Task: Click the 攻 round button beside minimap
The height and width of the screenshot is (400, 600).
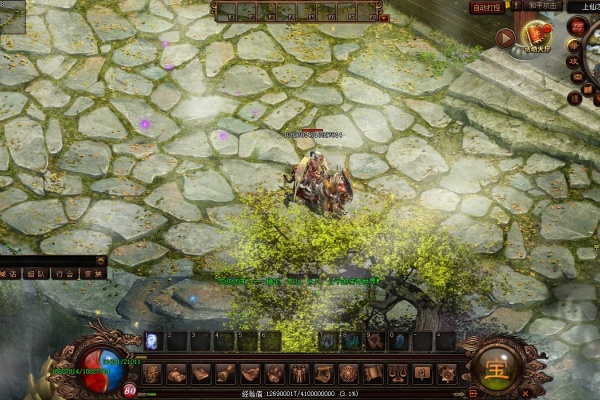Action: (x=574, y=62)
